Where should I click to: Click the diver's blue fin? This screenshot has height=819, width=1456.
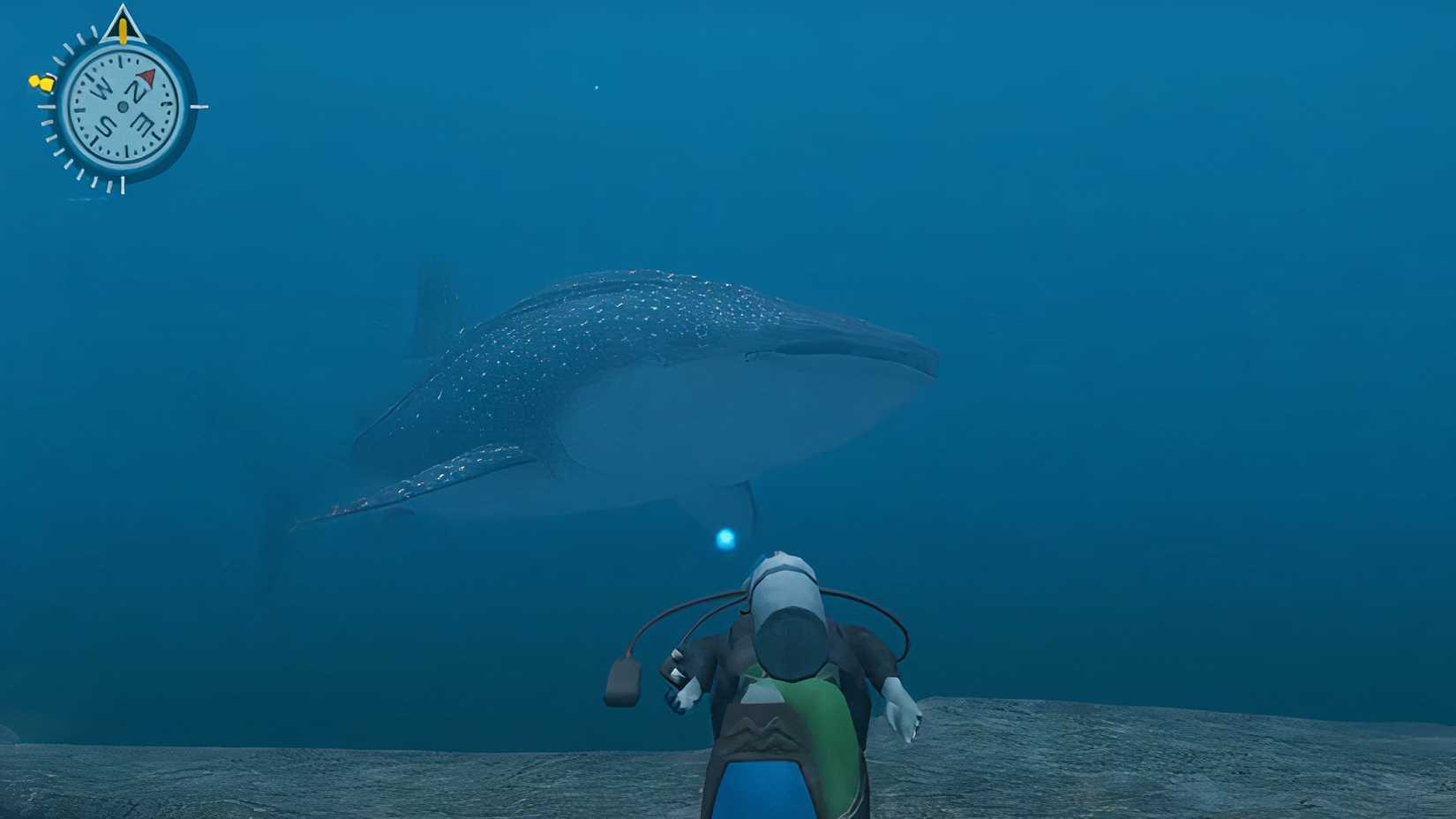pyautogui.click(x=768, y=794)
